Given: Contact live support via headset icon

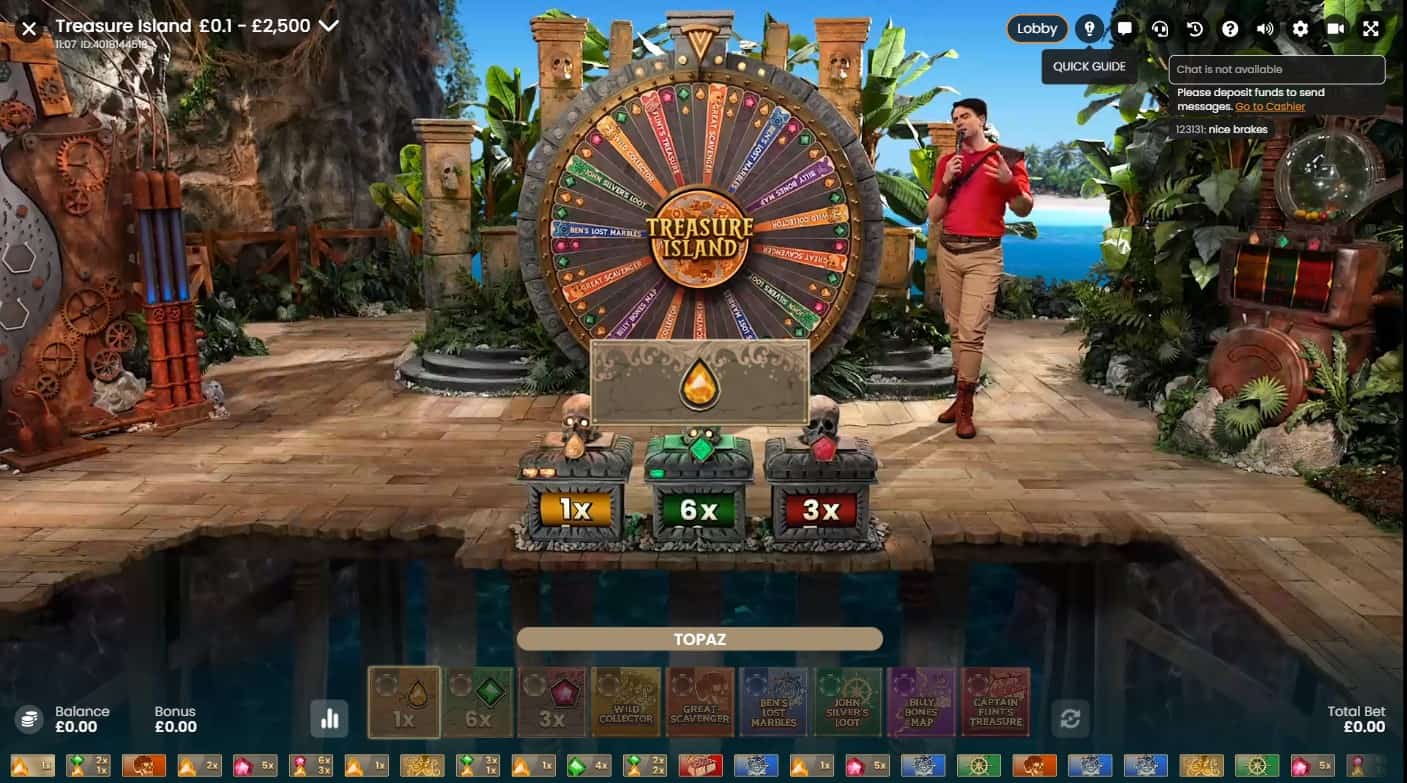Looking at the screenshot, I should click(x=1160, y=29).
